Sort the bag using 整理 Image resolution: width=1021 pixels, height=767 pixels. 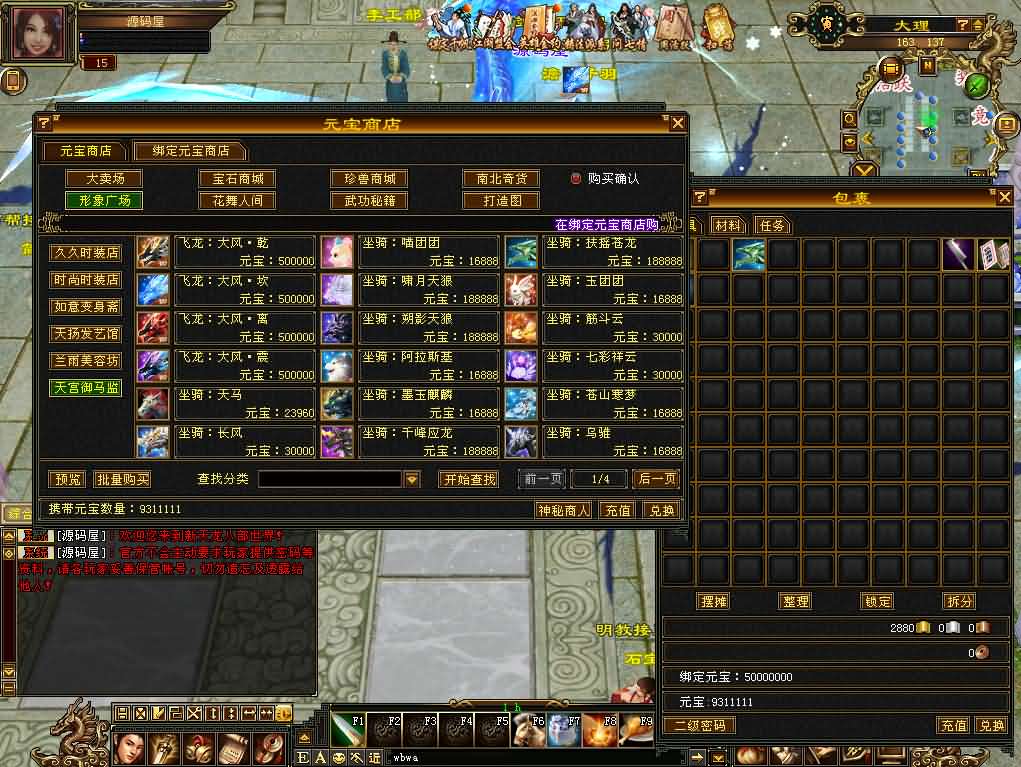coord(795,601)
